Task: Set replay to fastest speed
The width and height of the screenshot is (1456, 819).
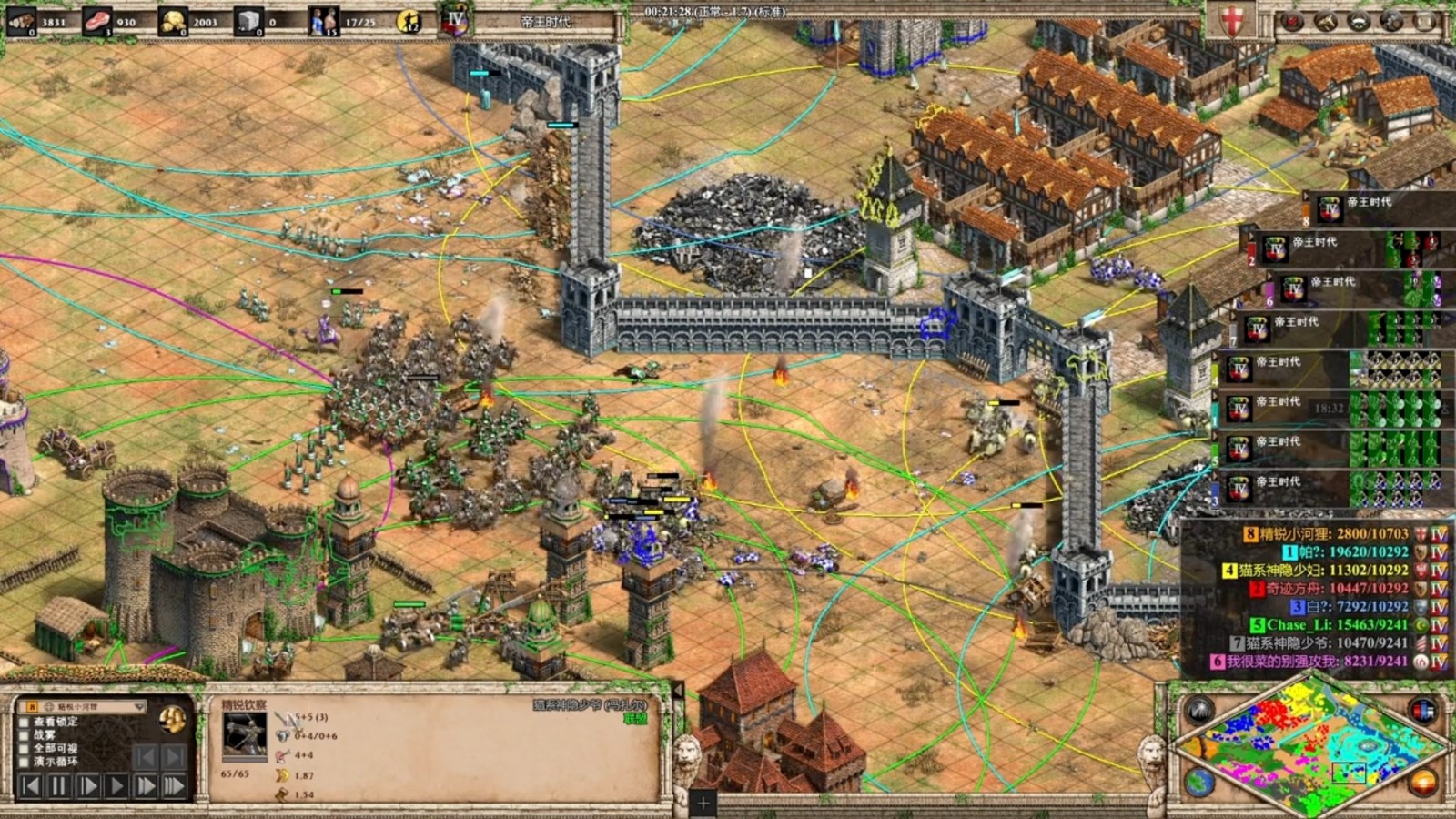Action: click(174, 785)
